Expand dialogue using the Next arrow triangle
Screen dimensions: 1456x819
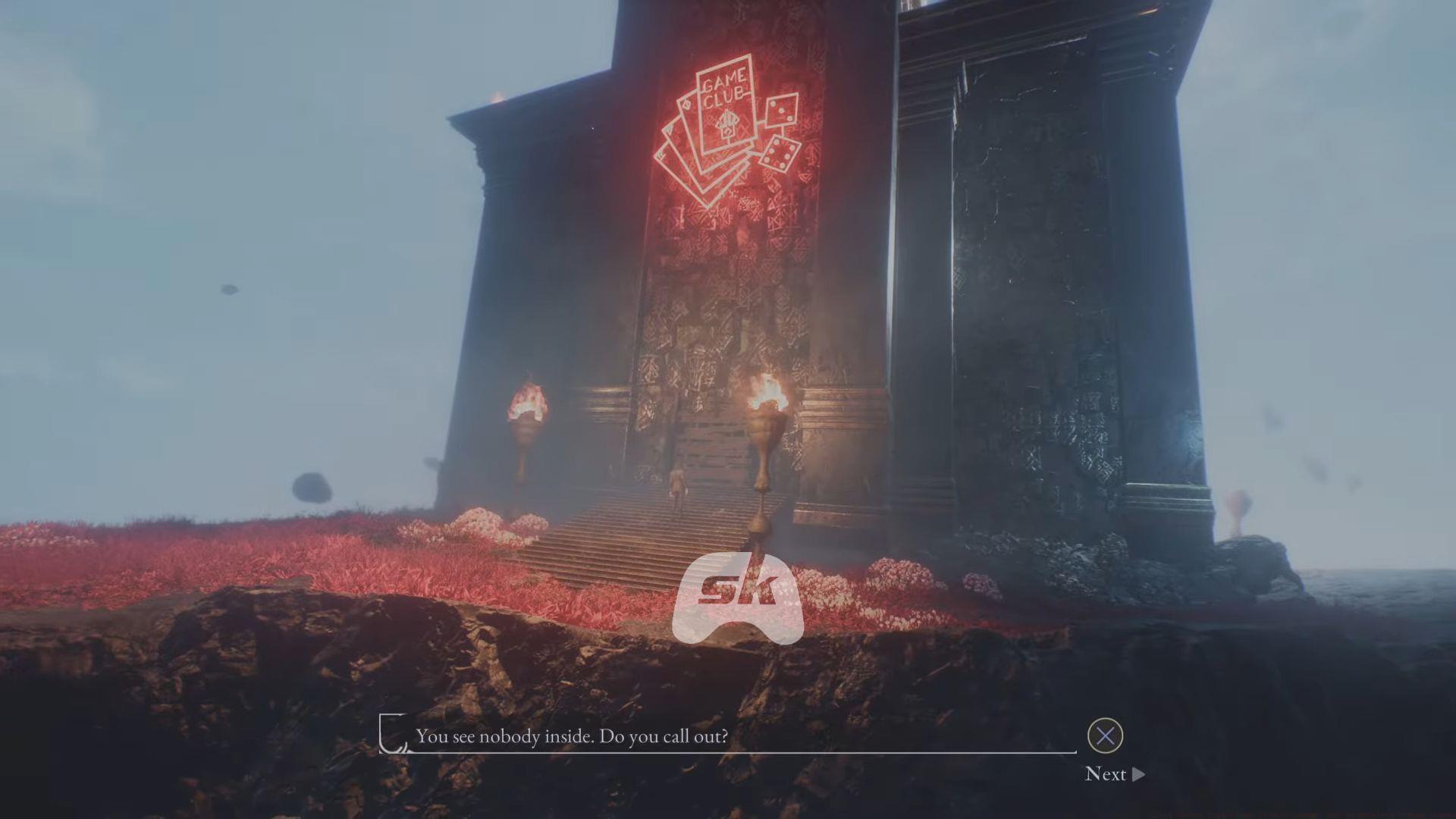[x=1136, y=775]
